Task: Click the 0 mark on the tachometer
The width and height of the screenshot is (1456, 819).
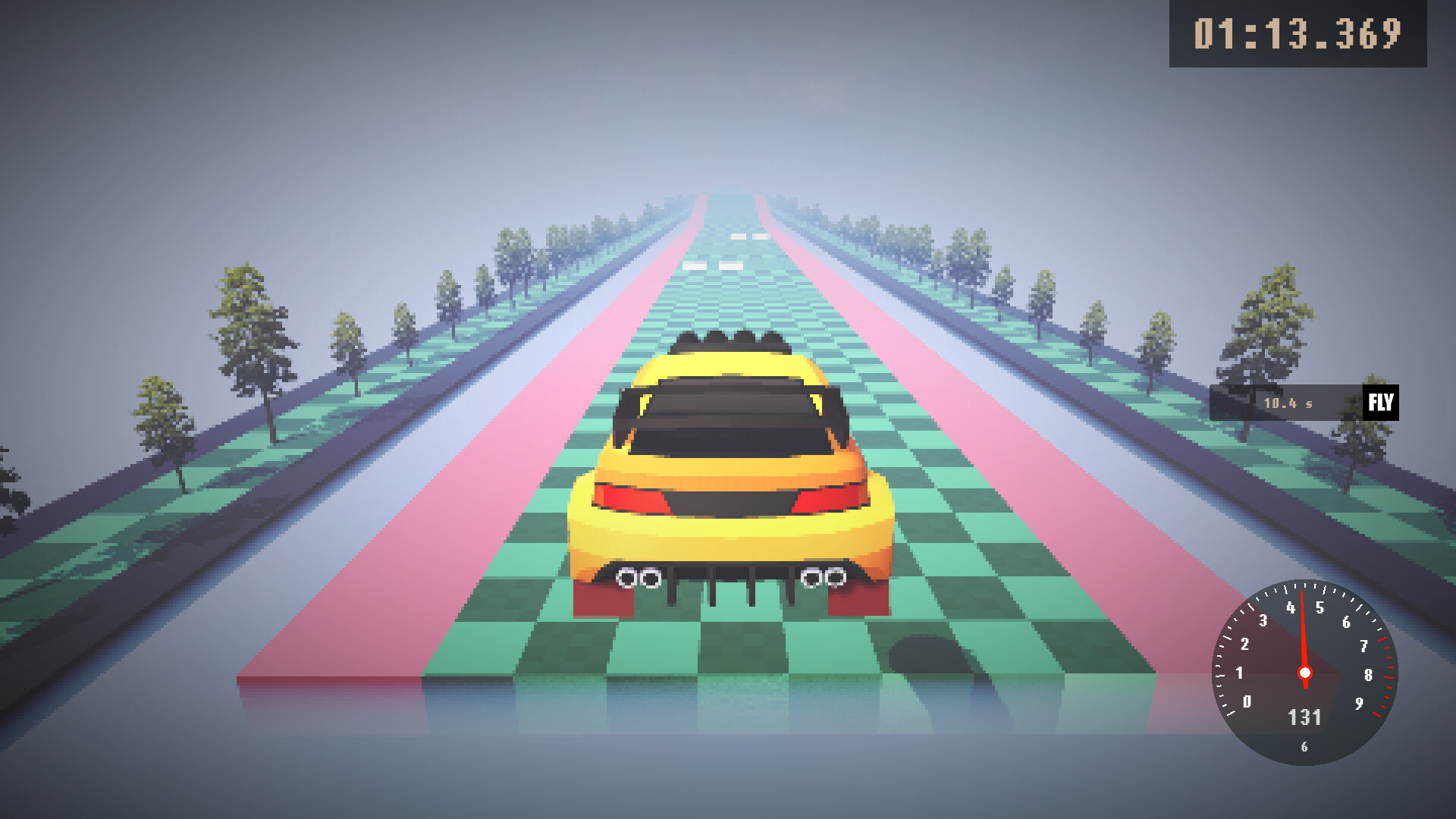Action: [x=1248, y=703]
